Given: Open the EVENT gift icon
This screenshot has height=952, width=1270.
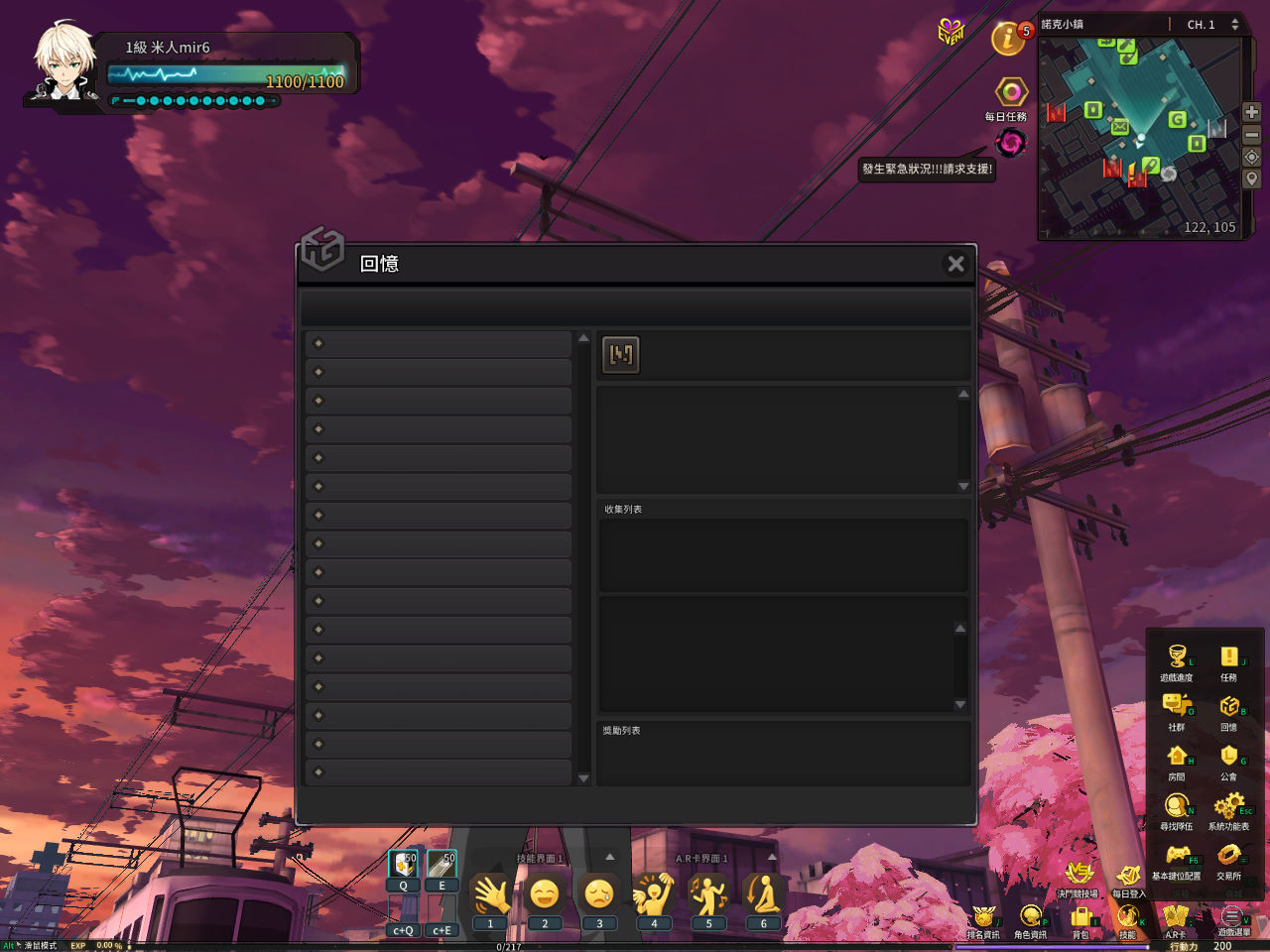Looking at the screenshot, I should click(951, 33).
